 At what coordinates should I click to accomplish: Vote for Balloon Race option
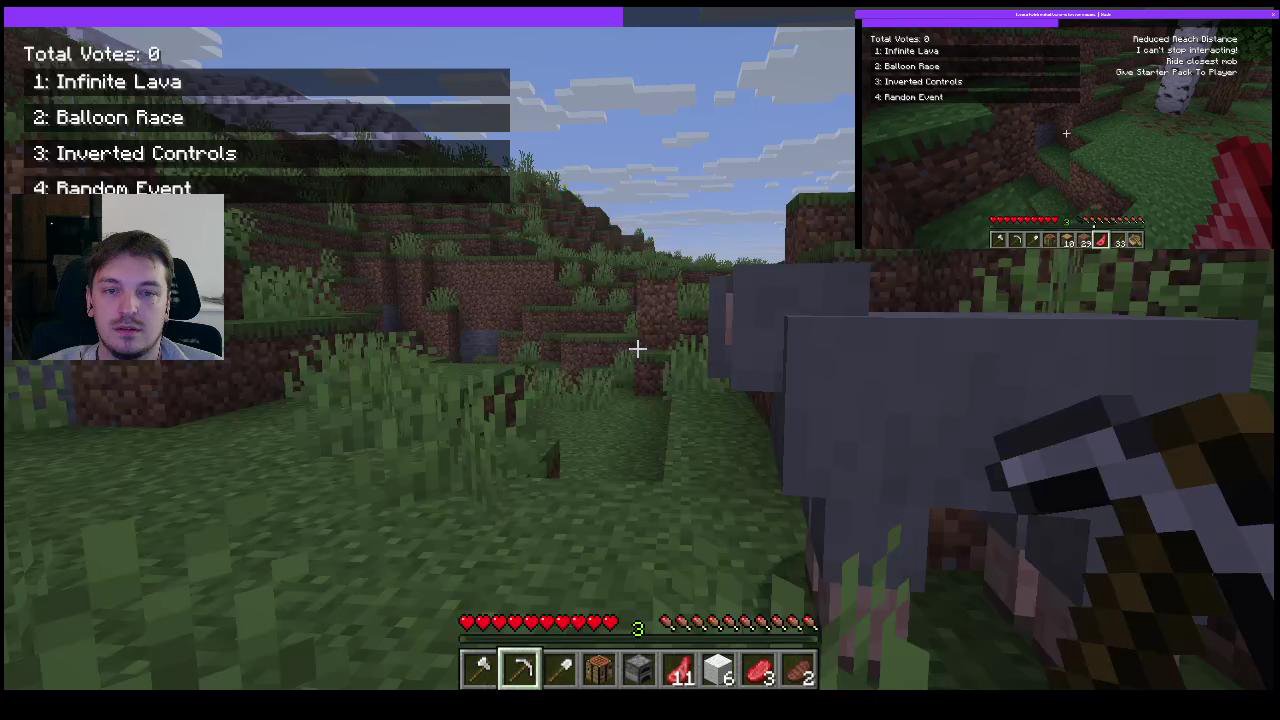pos(119,117)
